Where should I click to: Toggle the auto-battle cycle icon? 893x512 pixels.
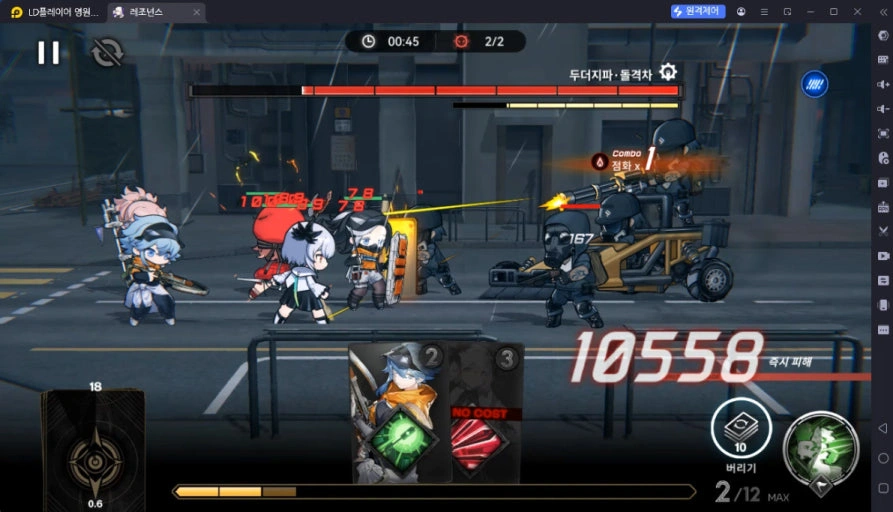pos(105,52)
